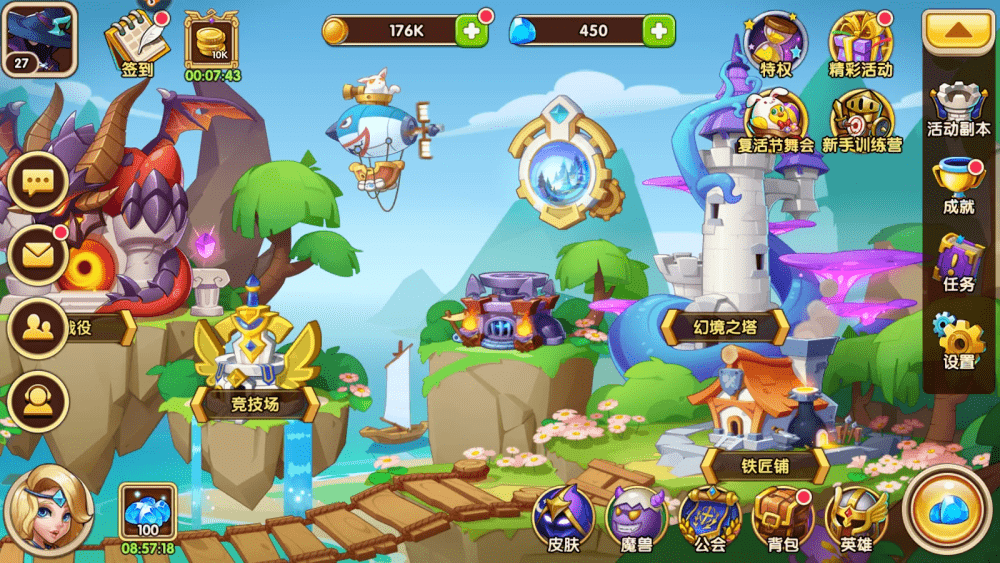Screen dimensions: 1000x563
Task: Open the 皮肤 skins menu
Action: click(x=564, y=517)
